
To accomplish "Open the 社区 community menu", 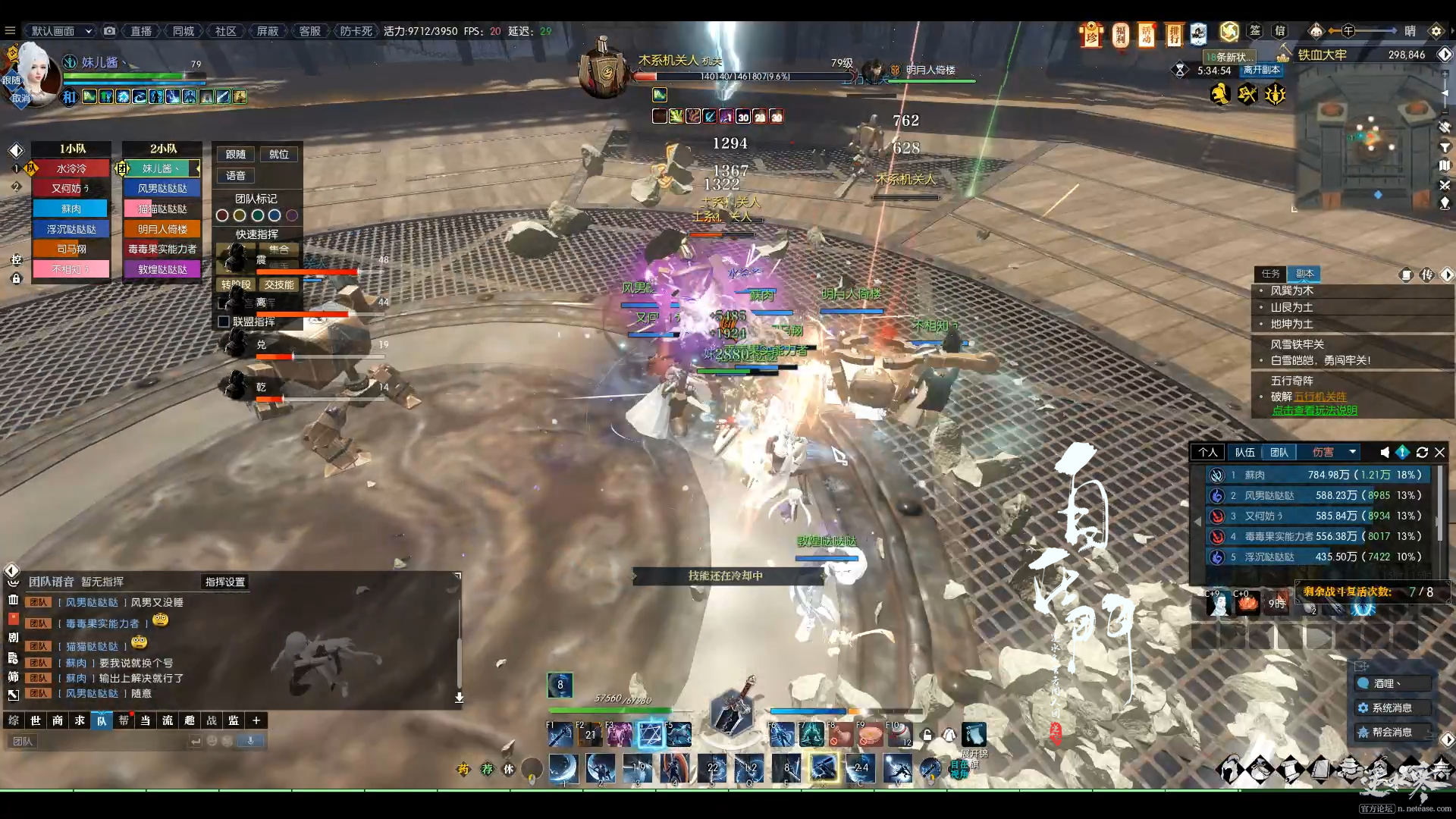I will point(225,31).
